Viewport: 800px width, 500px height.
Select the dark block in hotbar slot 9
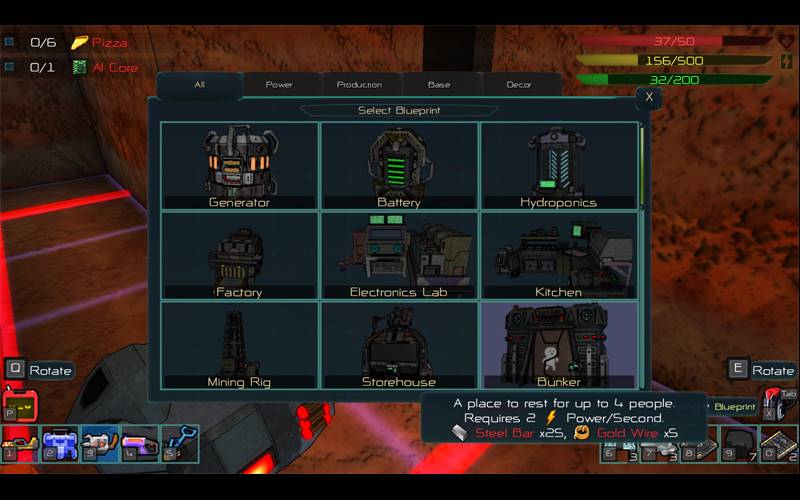[738, 443]
